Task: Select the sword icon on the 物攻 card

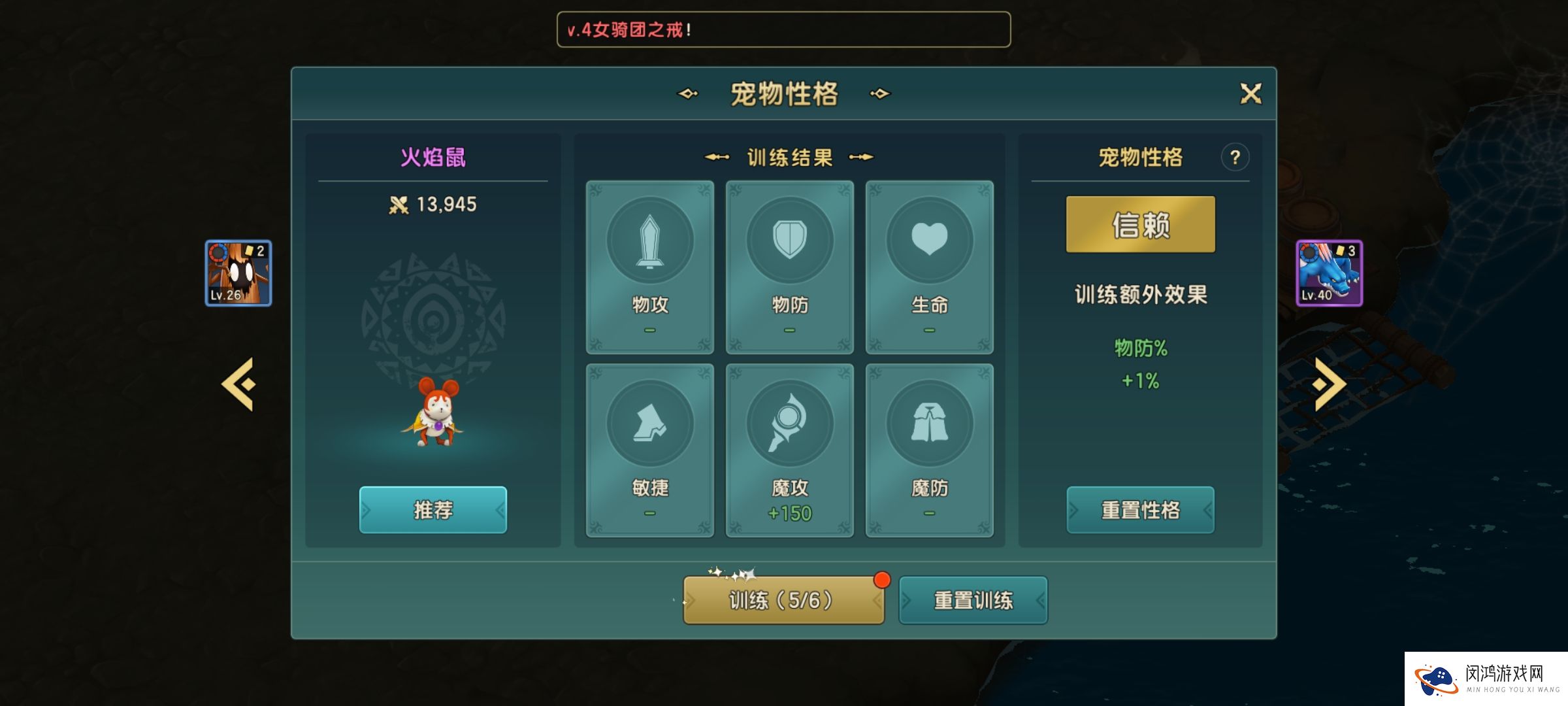Action: [650, 240]
